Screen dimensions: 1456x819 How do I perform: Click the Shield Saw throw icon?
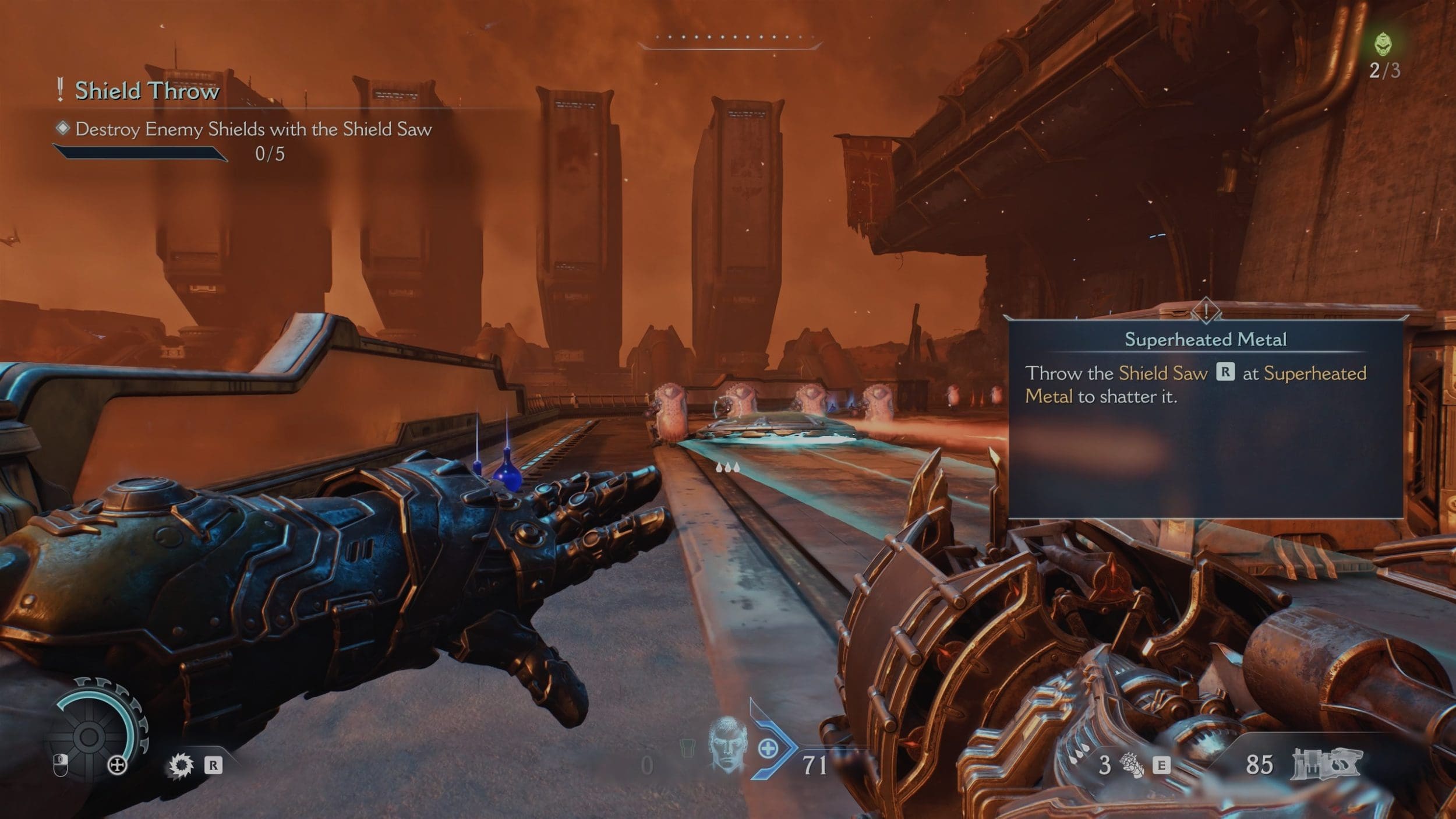pos(181,765)
